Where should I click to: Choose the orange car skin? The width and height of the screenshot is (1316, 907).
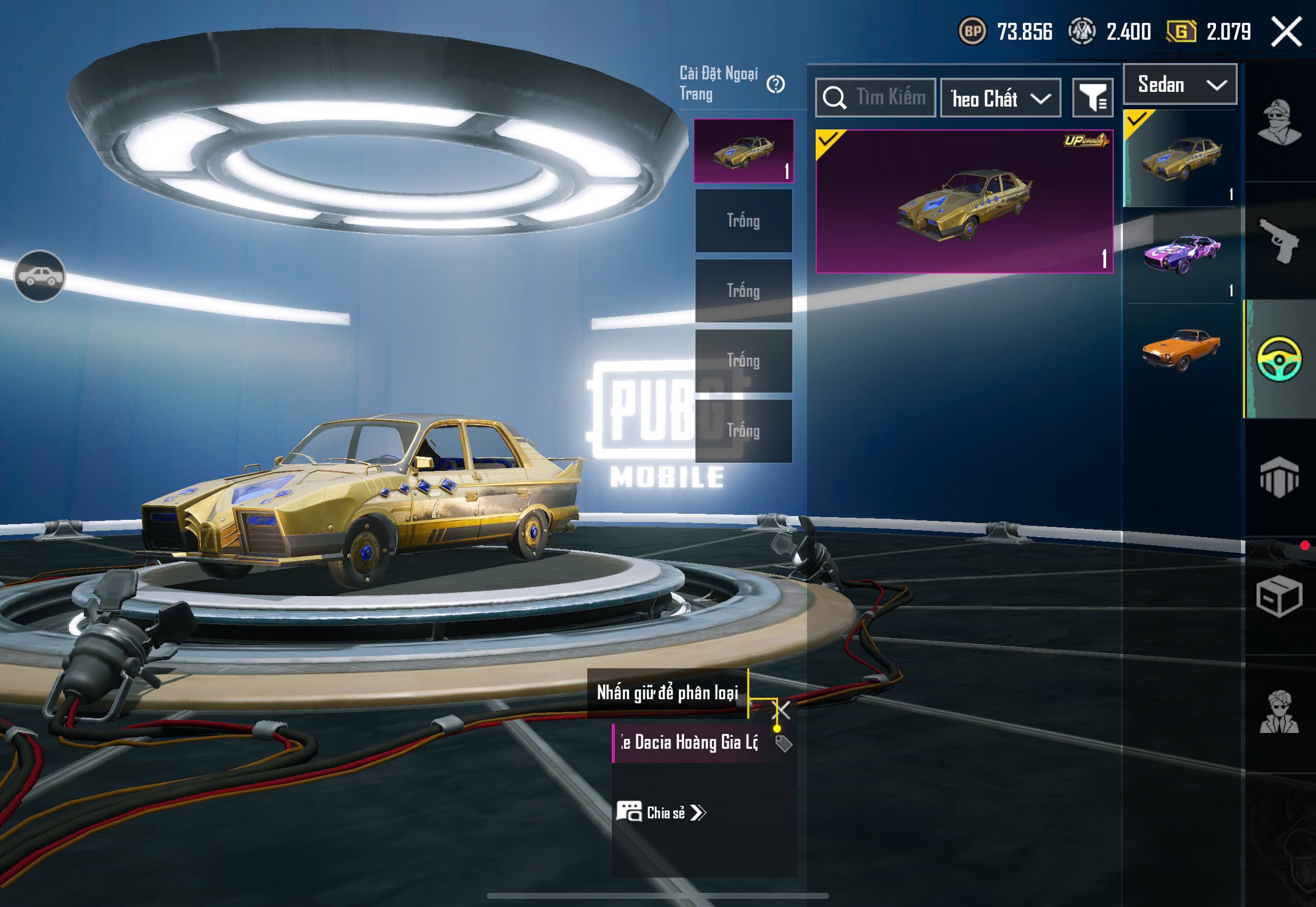(1181, 349)
